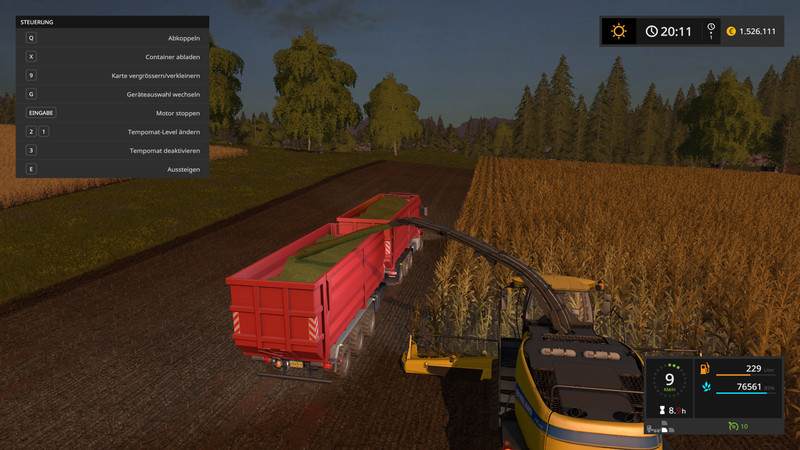Select the fuel pump icon
The height and width of the screenshot is (450, 800).
pos(706,369)
